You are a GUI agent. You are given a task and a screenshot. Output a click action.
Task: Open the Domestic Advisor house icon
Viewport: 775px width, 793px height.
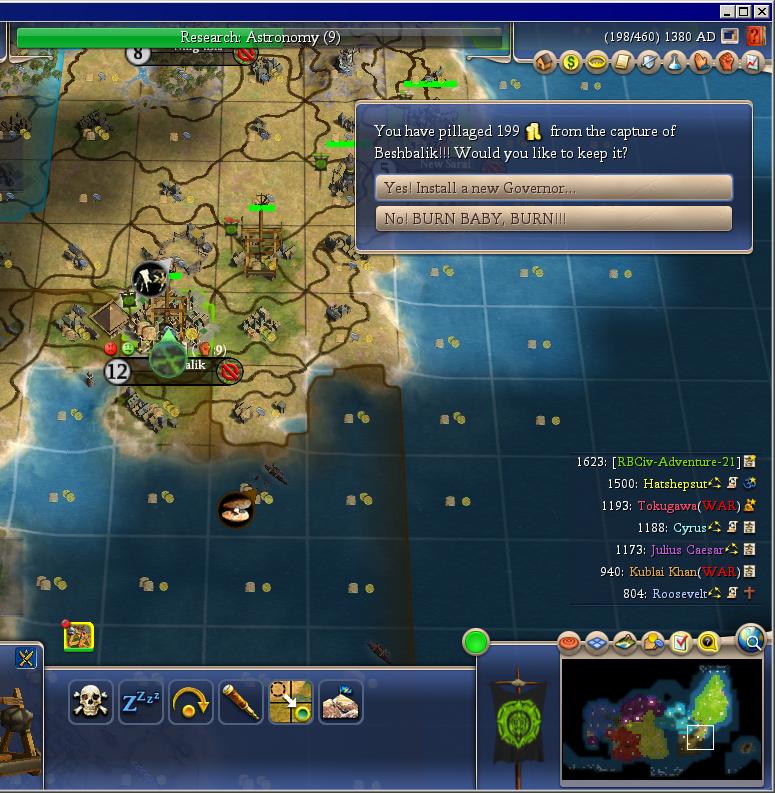tap(545, 62)
